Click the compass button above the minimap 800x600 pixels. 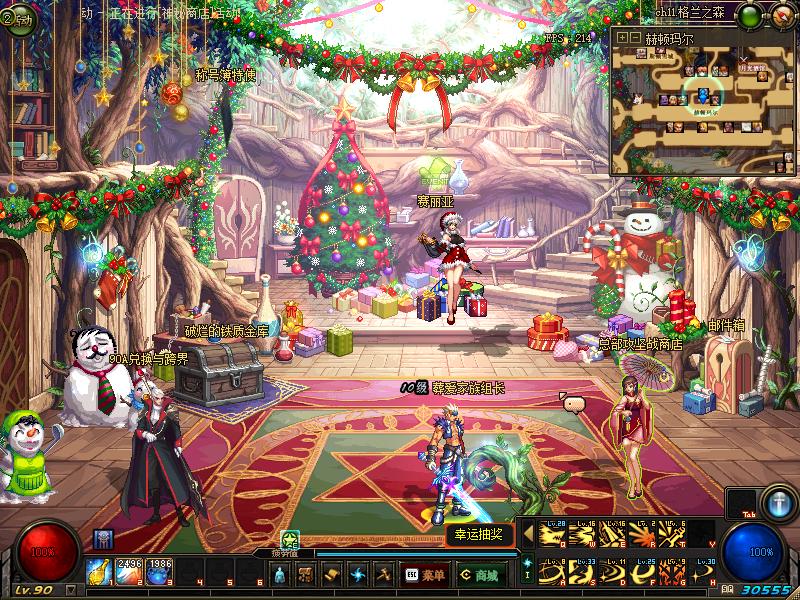[x=780, y=14]
